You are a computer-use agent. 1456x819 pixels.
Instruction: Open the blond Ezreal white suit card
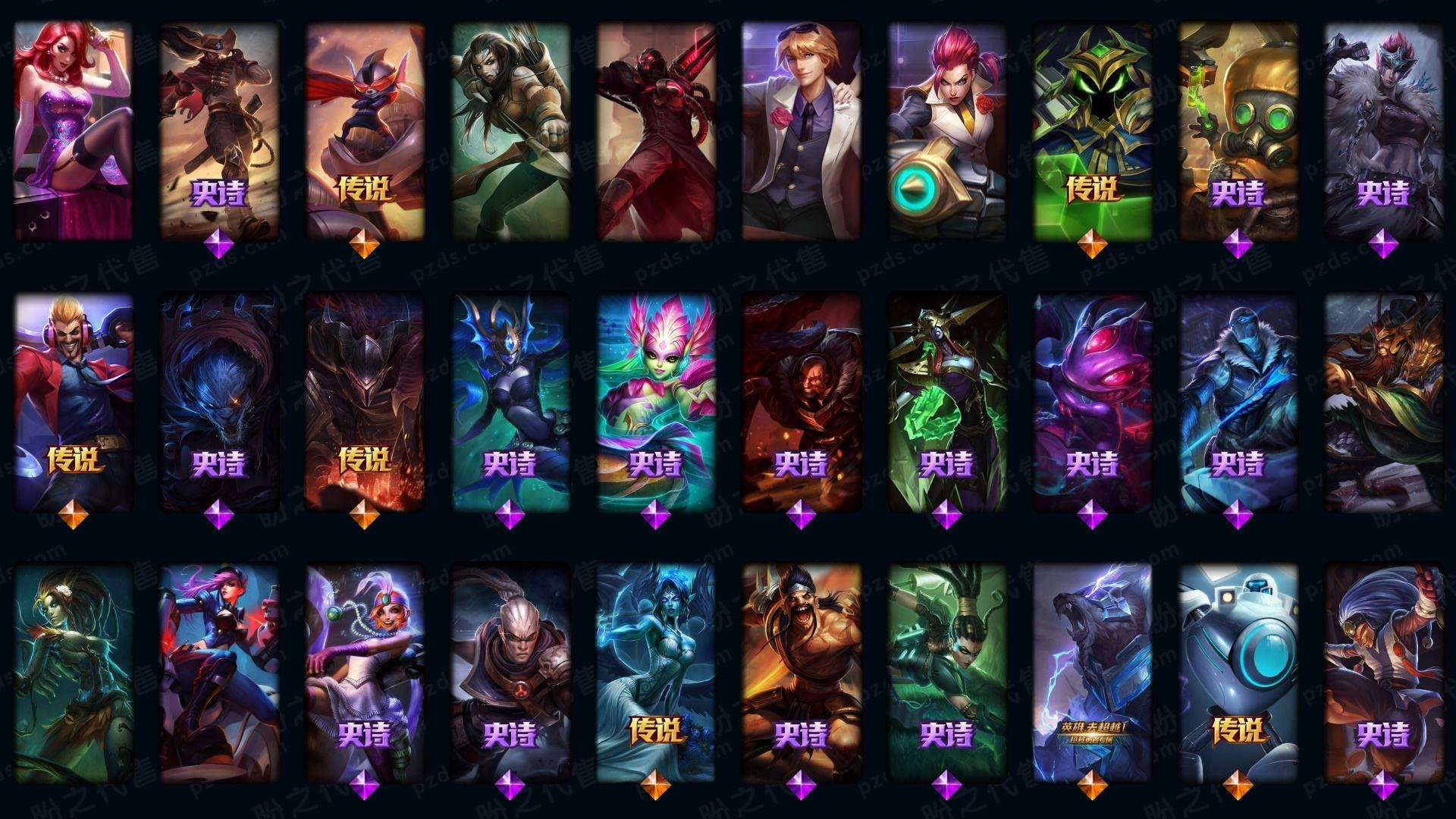click(x=802, y=130)
